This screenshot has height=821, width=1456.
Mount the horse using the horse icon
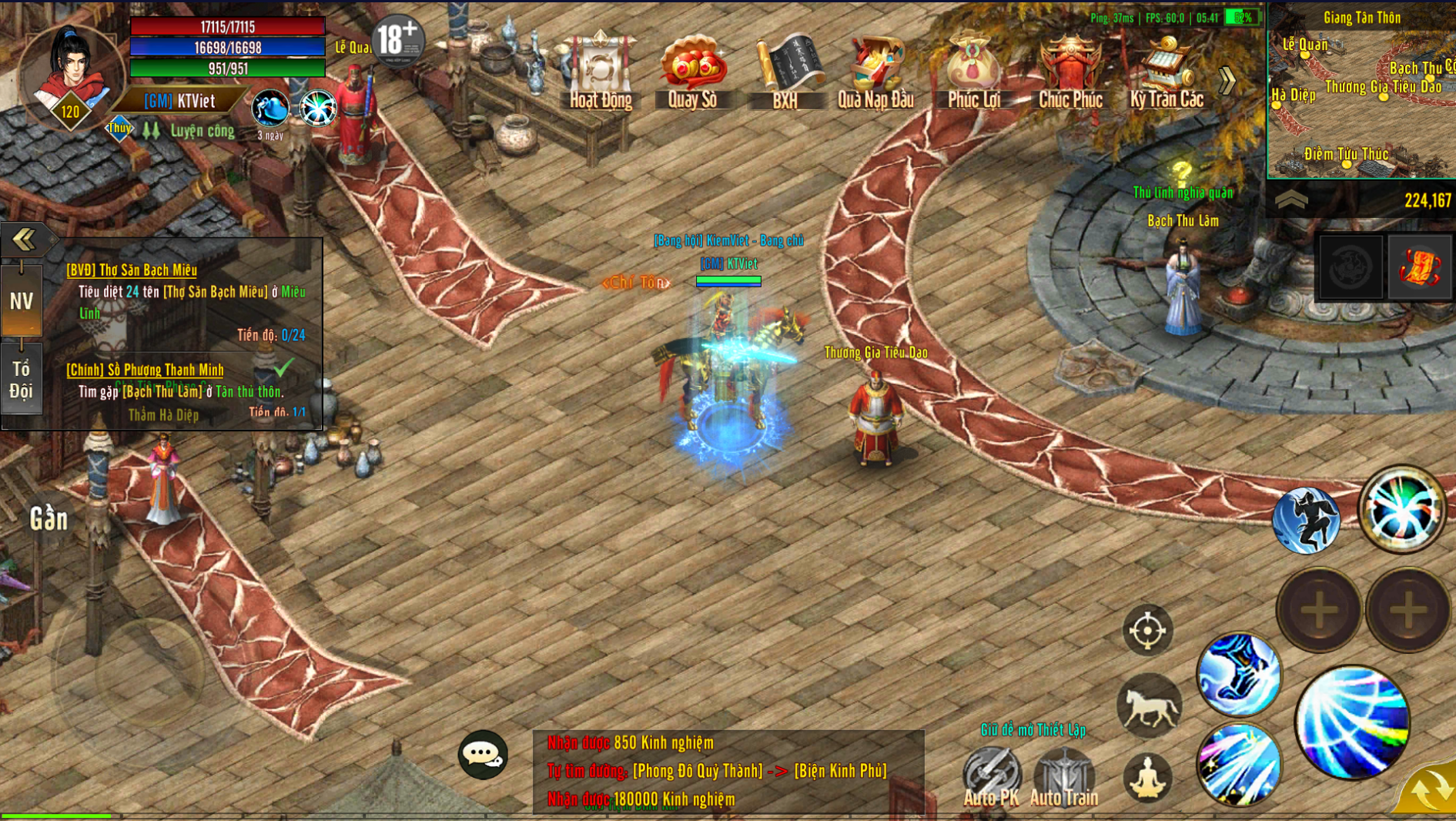[1149, 705]
